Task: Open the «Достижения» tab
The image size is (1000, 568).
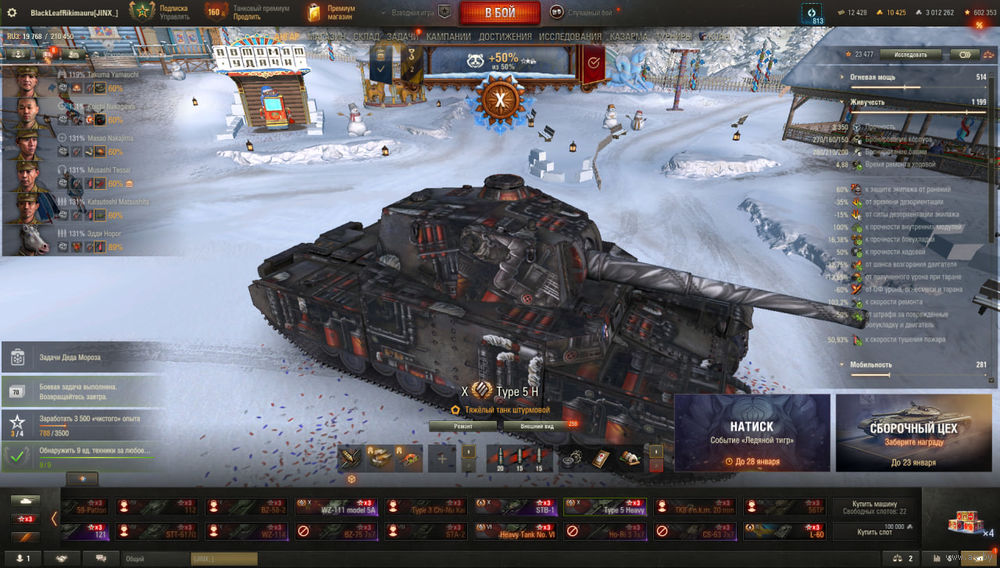Action: pos(505,37)
